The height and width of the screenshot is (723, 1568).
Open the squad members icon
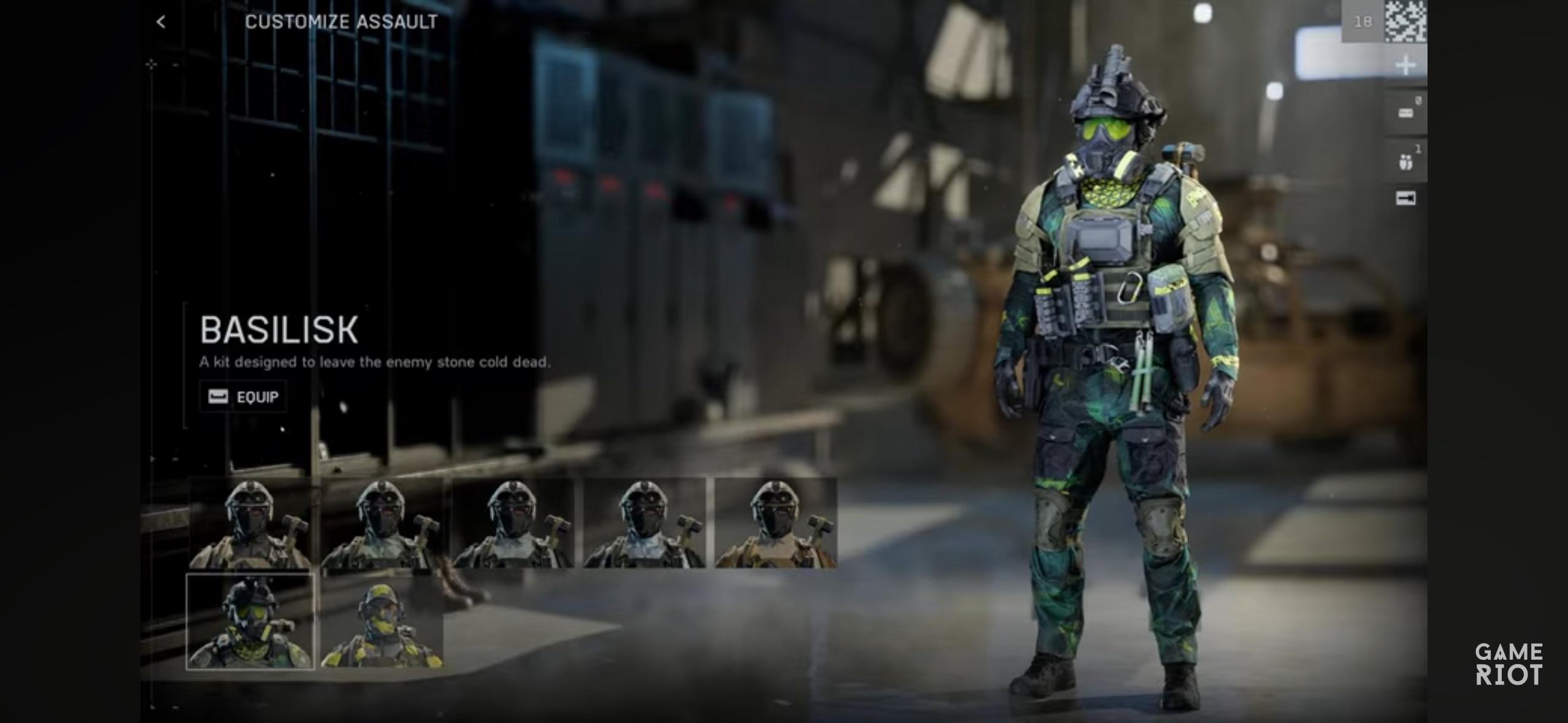point(1405,162)
